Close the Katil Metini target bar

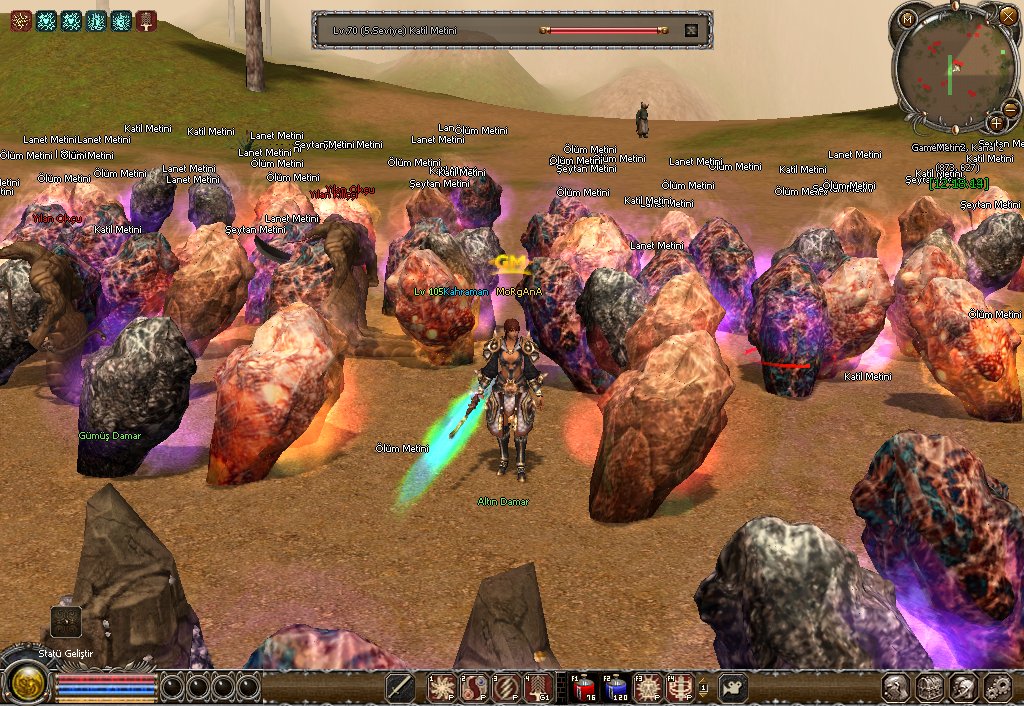(690, 30)
